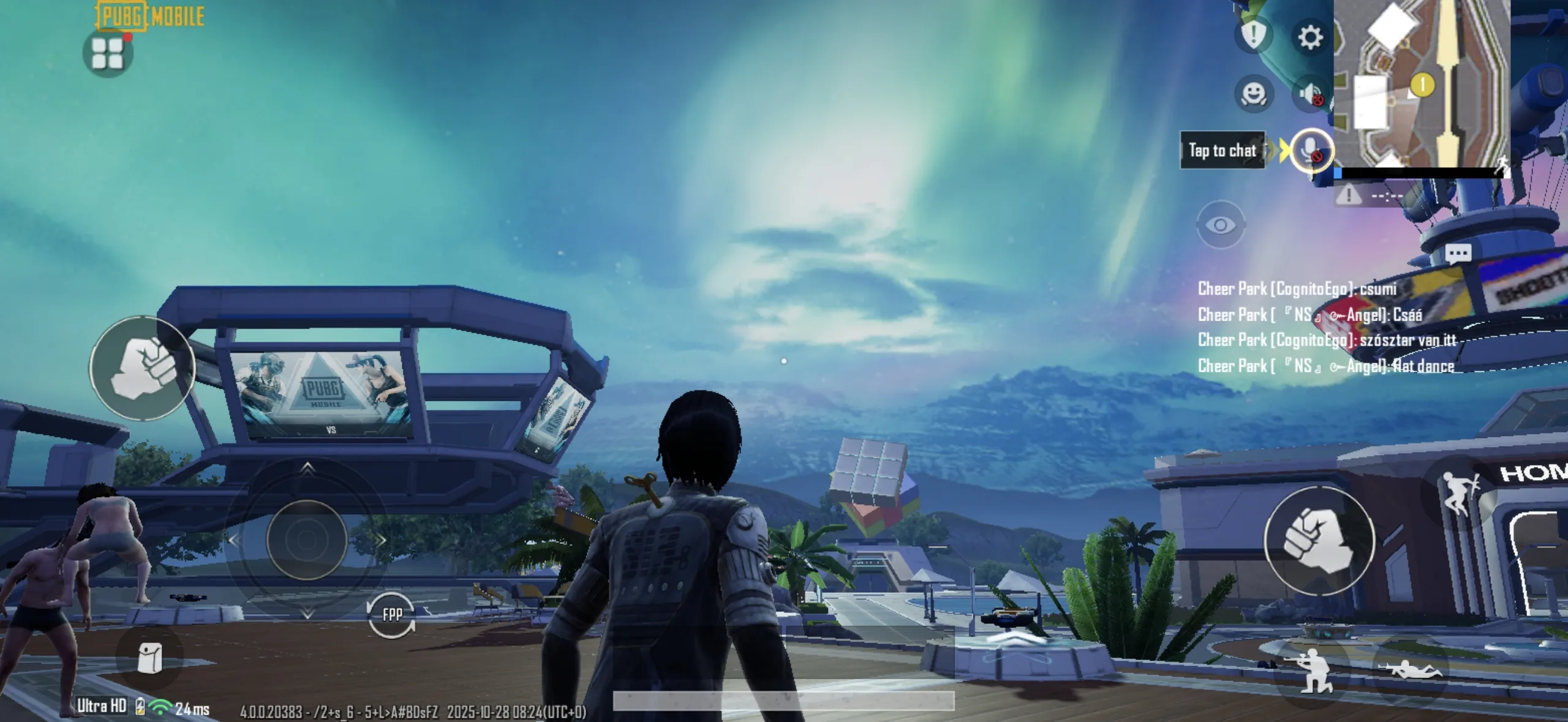Tap the 'Tap to chat' prompt

coord(1222,150)
